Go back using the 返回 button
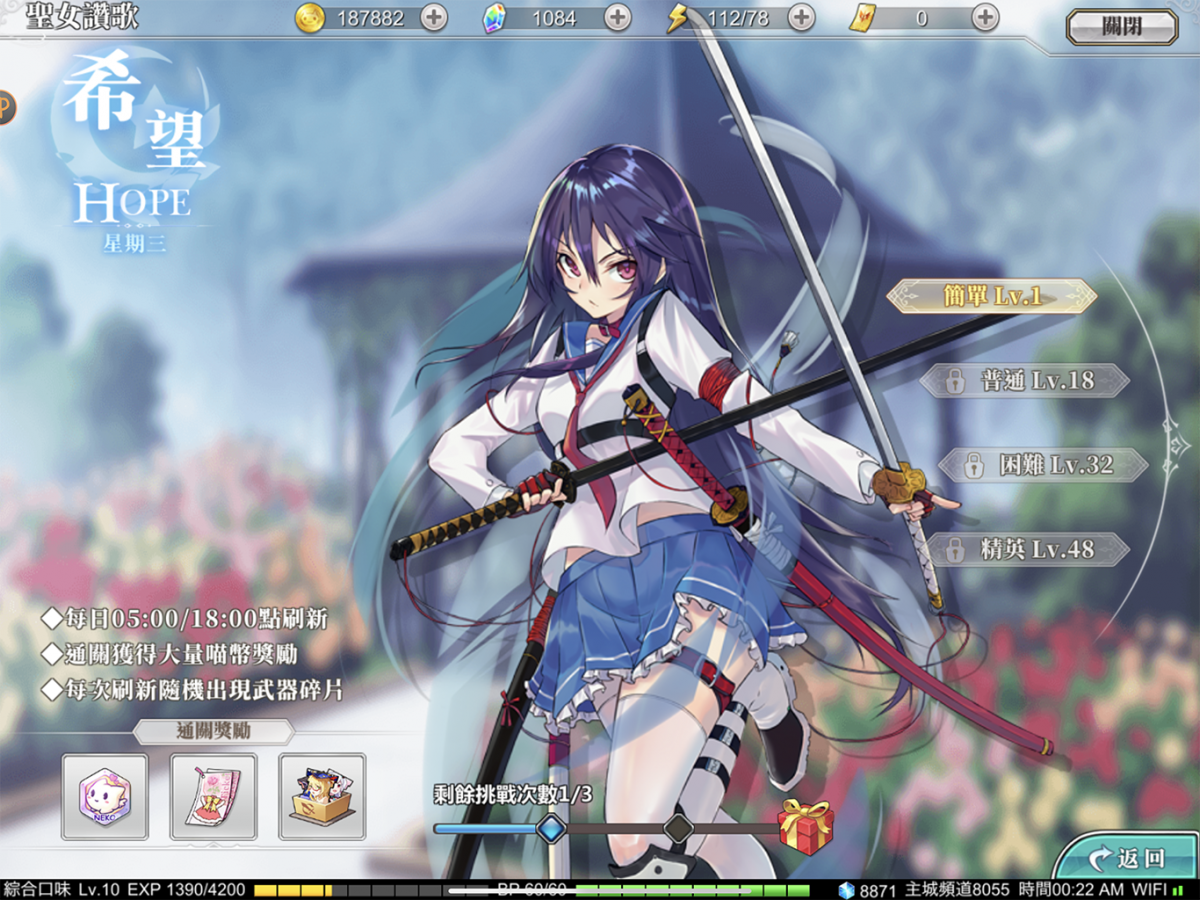 click(x=1129, y=857)
